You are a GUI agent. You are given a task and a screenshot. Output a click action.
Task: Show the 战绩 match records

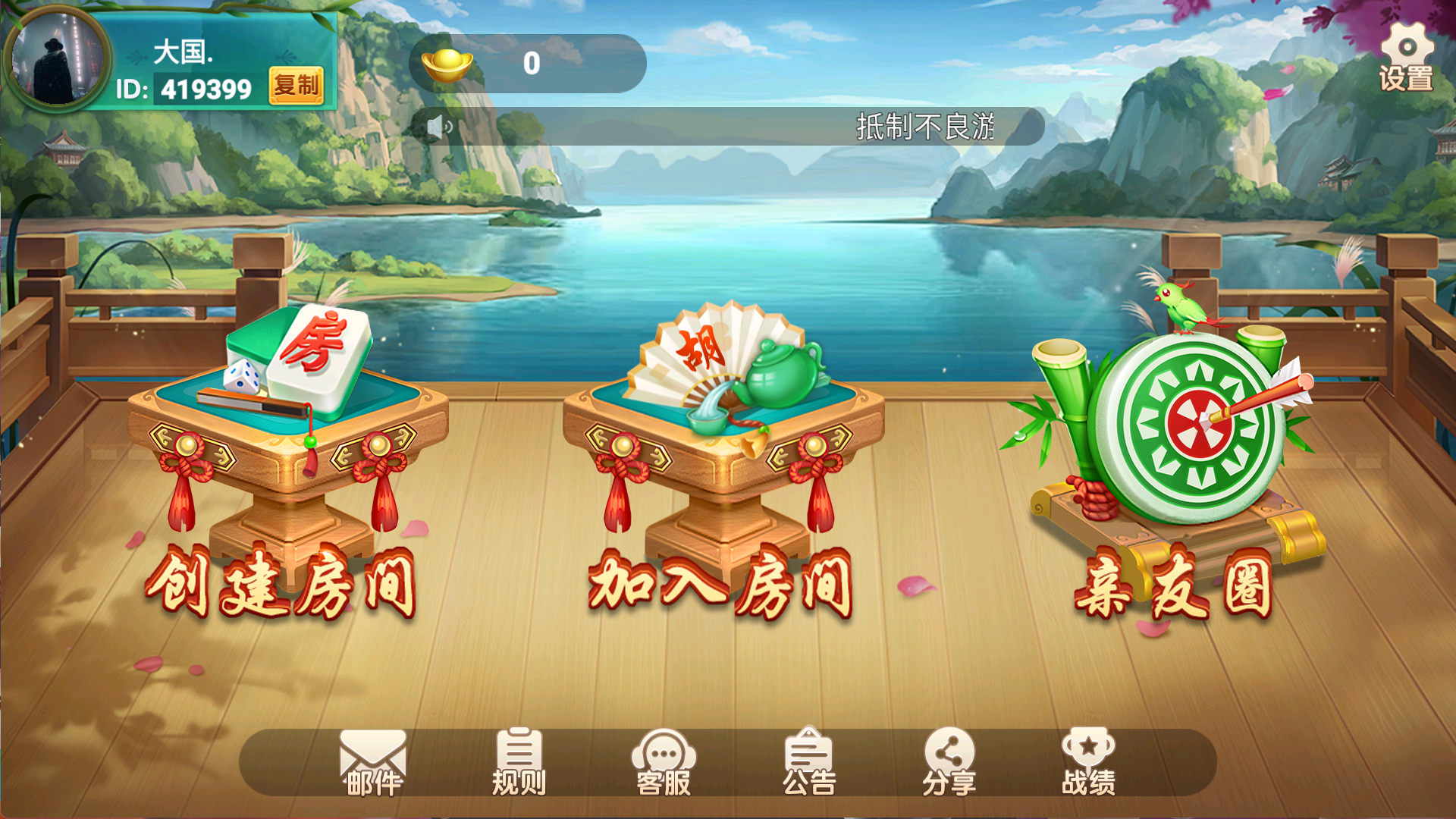pyautogui.click(x=1088, y=763)
